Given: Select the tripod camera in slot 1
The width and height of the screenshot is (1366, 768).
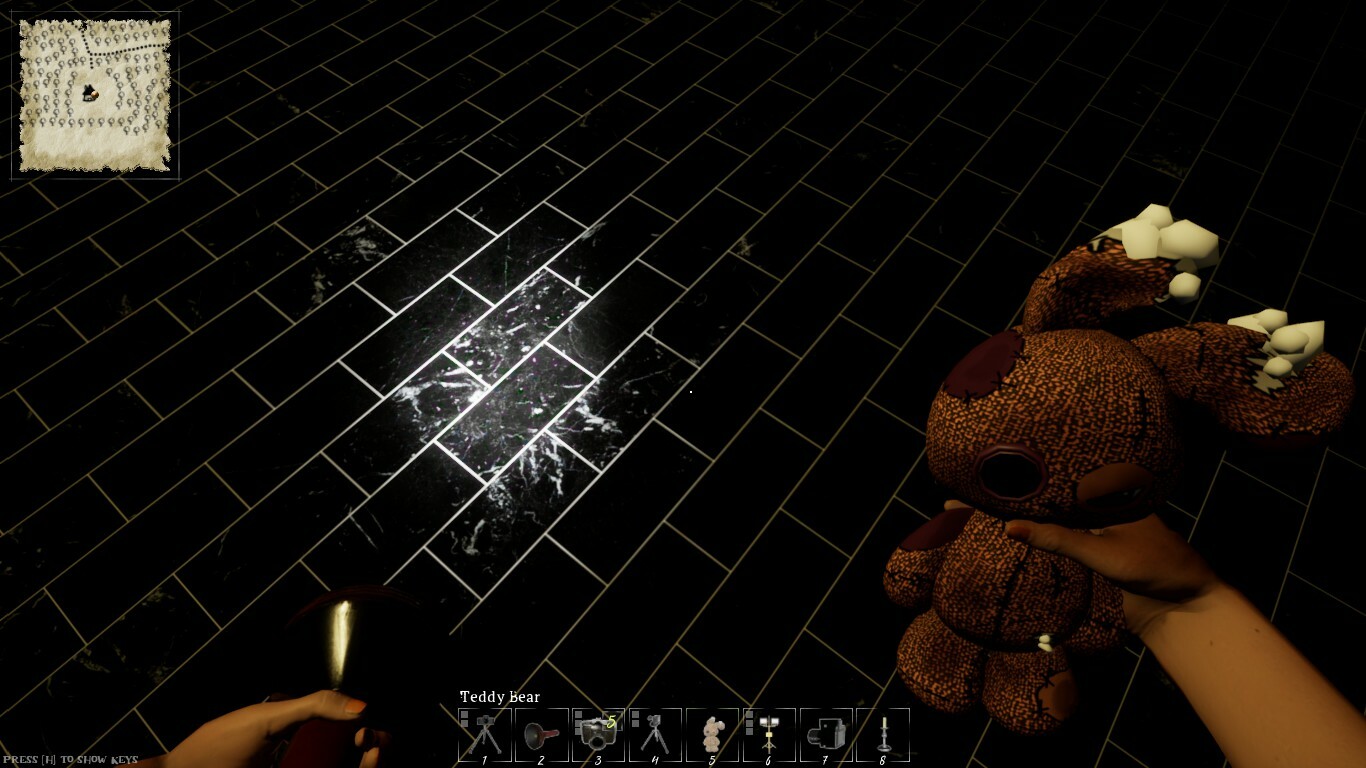Looking at the screenshot, I should pos(484,733).
